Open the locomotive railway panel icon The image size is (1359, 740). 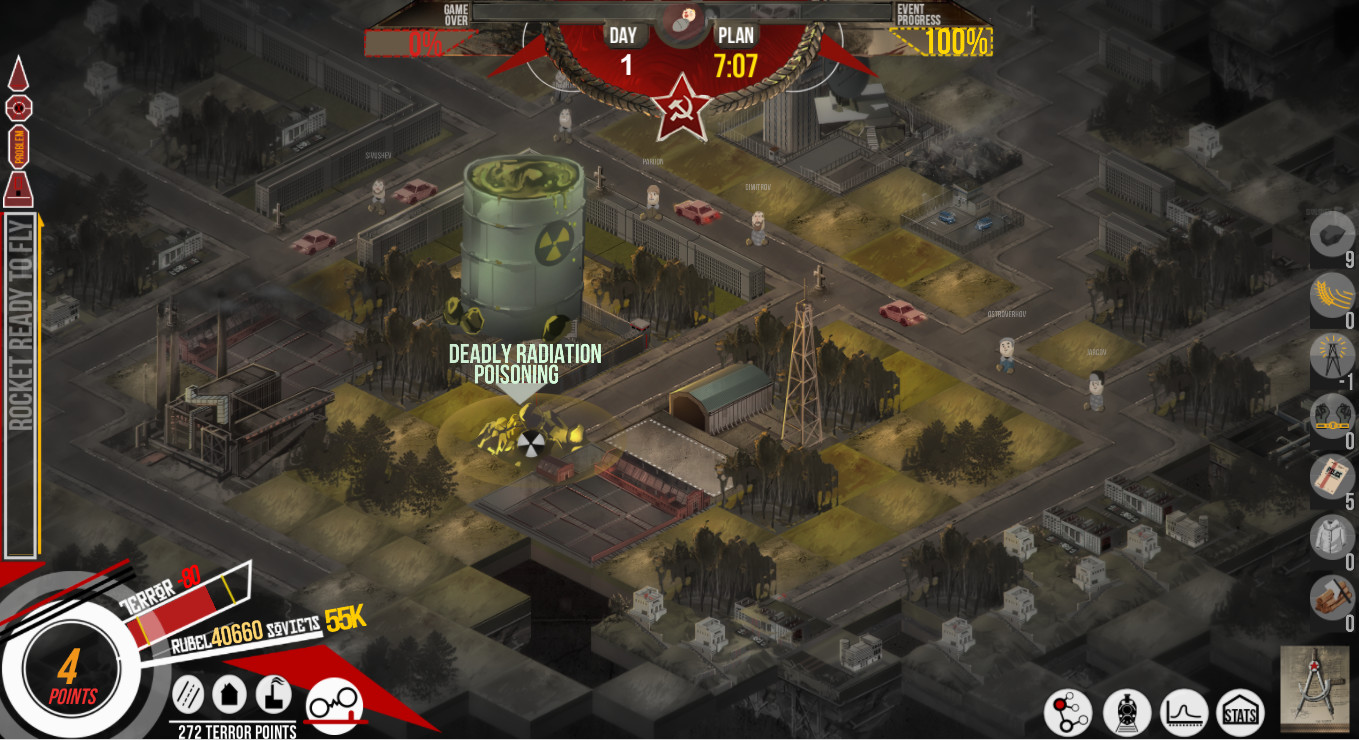(1127, 712)
